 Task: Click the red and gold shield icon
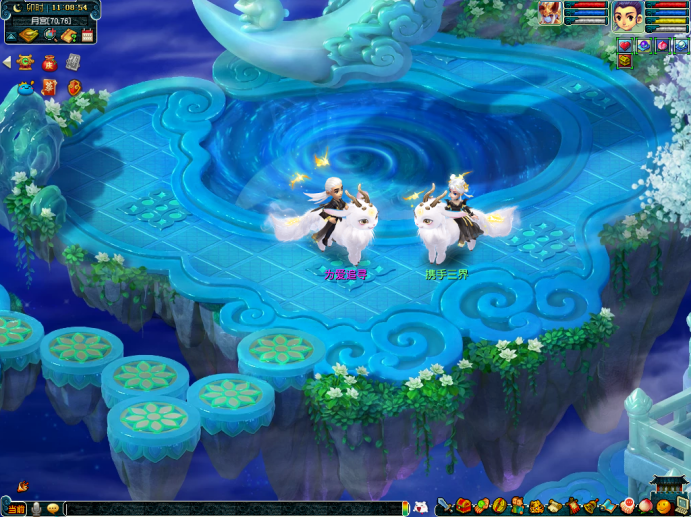coord(73,88)
